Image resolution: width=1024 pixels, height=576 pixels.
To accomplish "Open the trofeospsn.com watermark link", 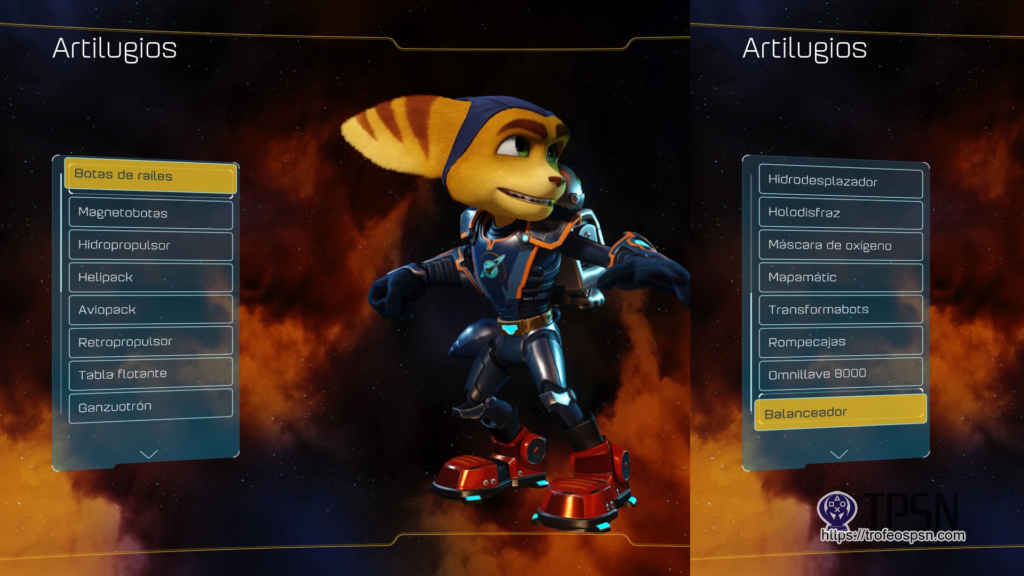I will [893, 536].
